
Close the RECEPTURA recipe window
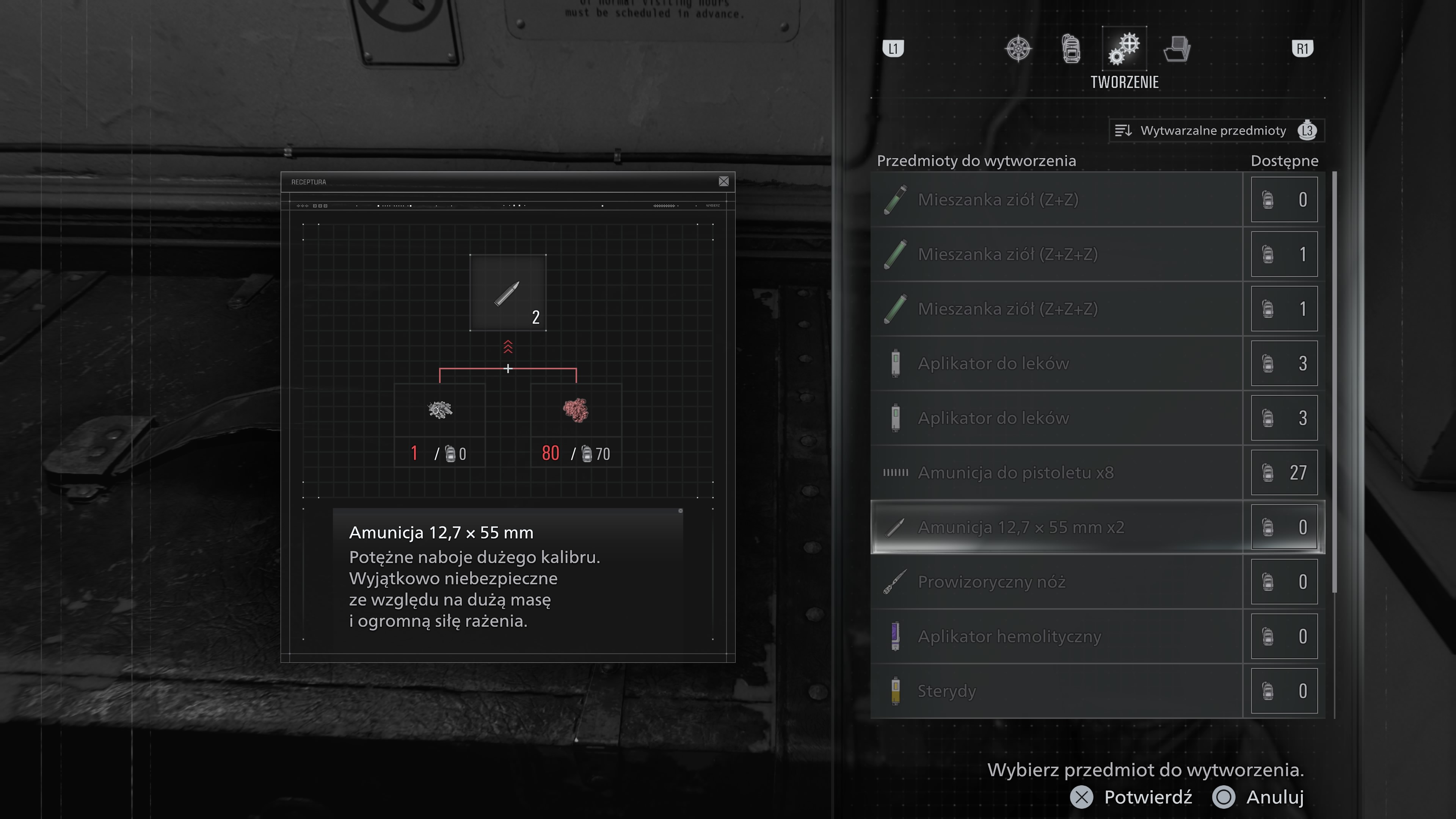(724, 182)
